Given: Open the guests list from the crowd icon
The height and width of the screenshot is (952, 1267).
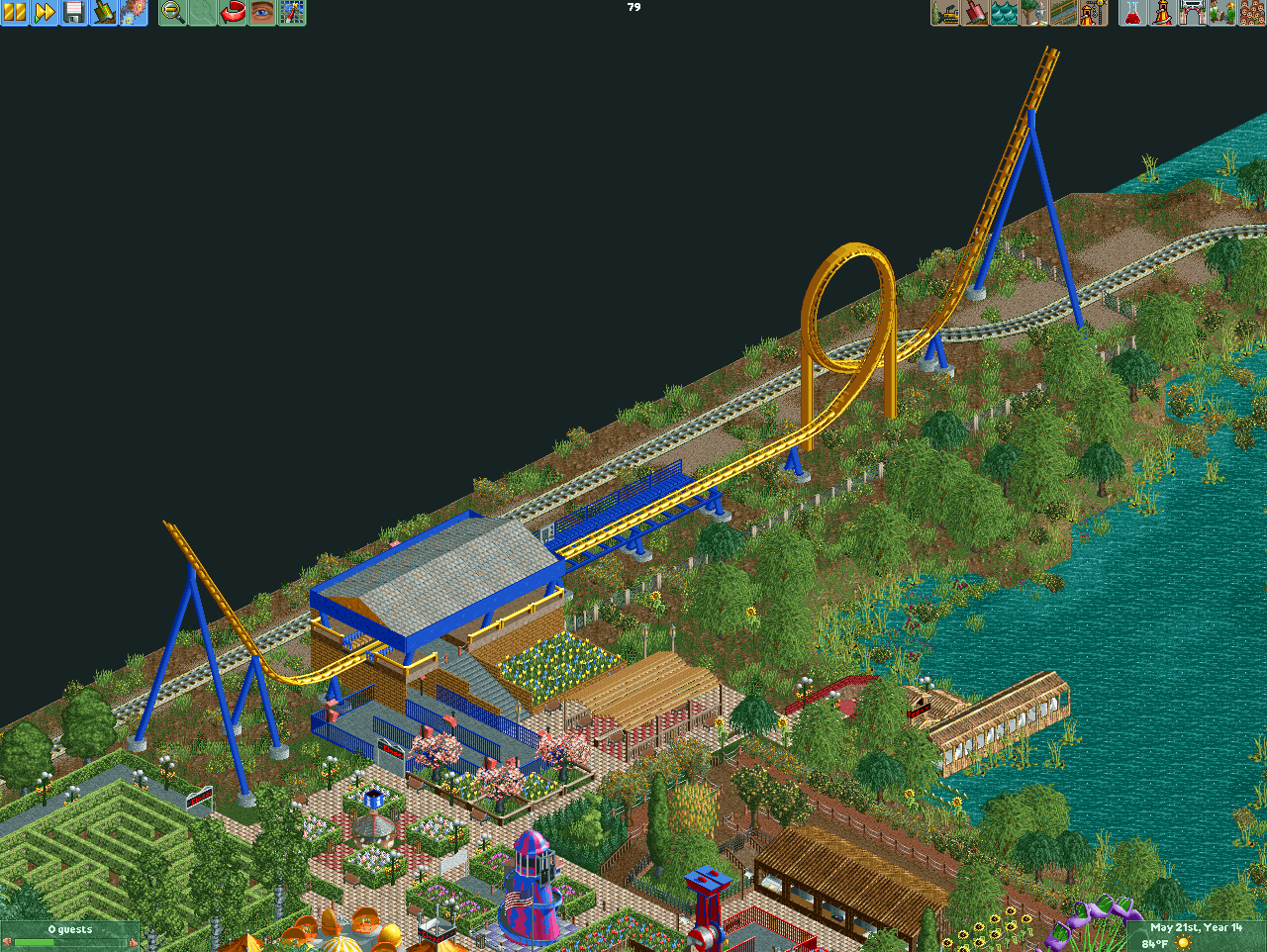Looking at the screenshot, I should [1251, 13].
